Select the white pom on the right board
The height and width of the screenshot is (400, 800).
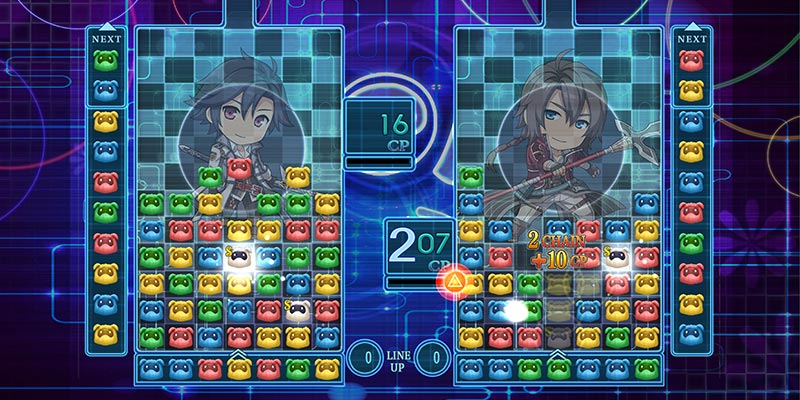click(x=617, y=257)
